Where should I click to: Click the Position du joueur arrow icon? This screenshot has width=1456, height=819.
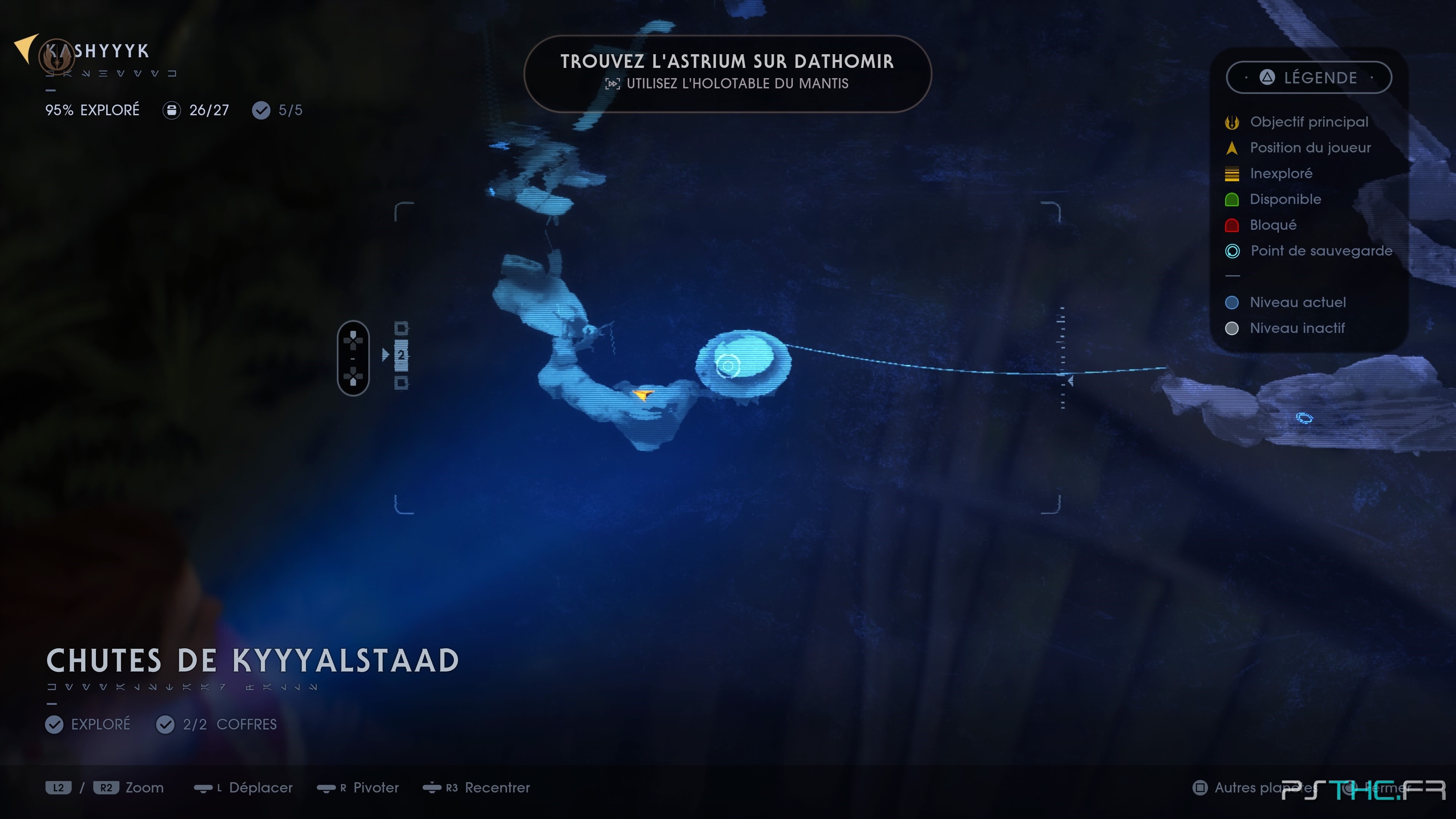pos(1232,147)
